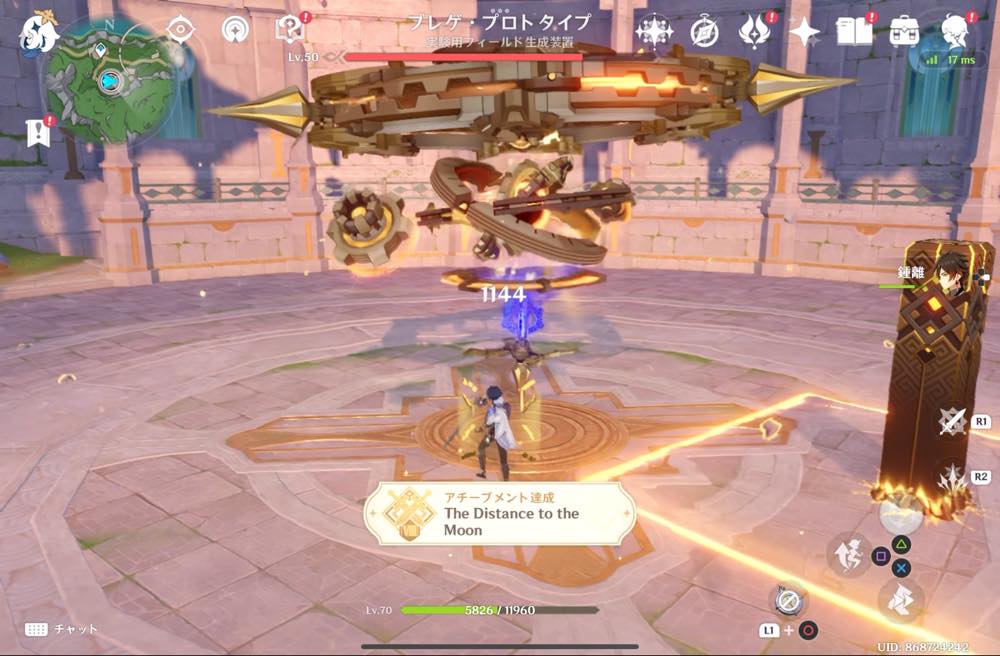1000x656 pixels.
Task: Open the tutorial question-mark icon
Action: [289, 29]
